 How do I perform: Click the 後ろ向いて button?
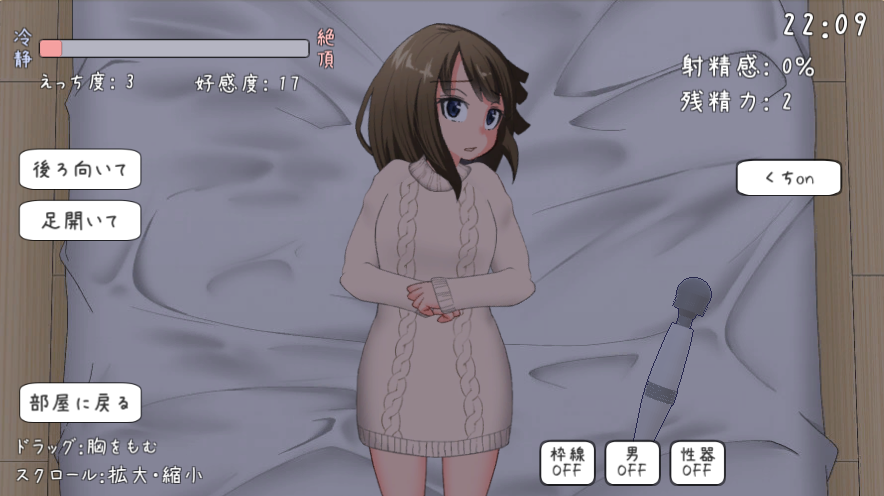pyautogui.click(x=80, y=169)
